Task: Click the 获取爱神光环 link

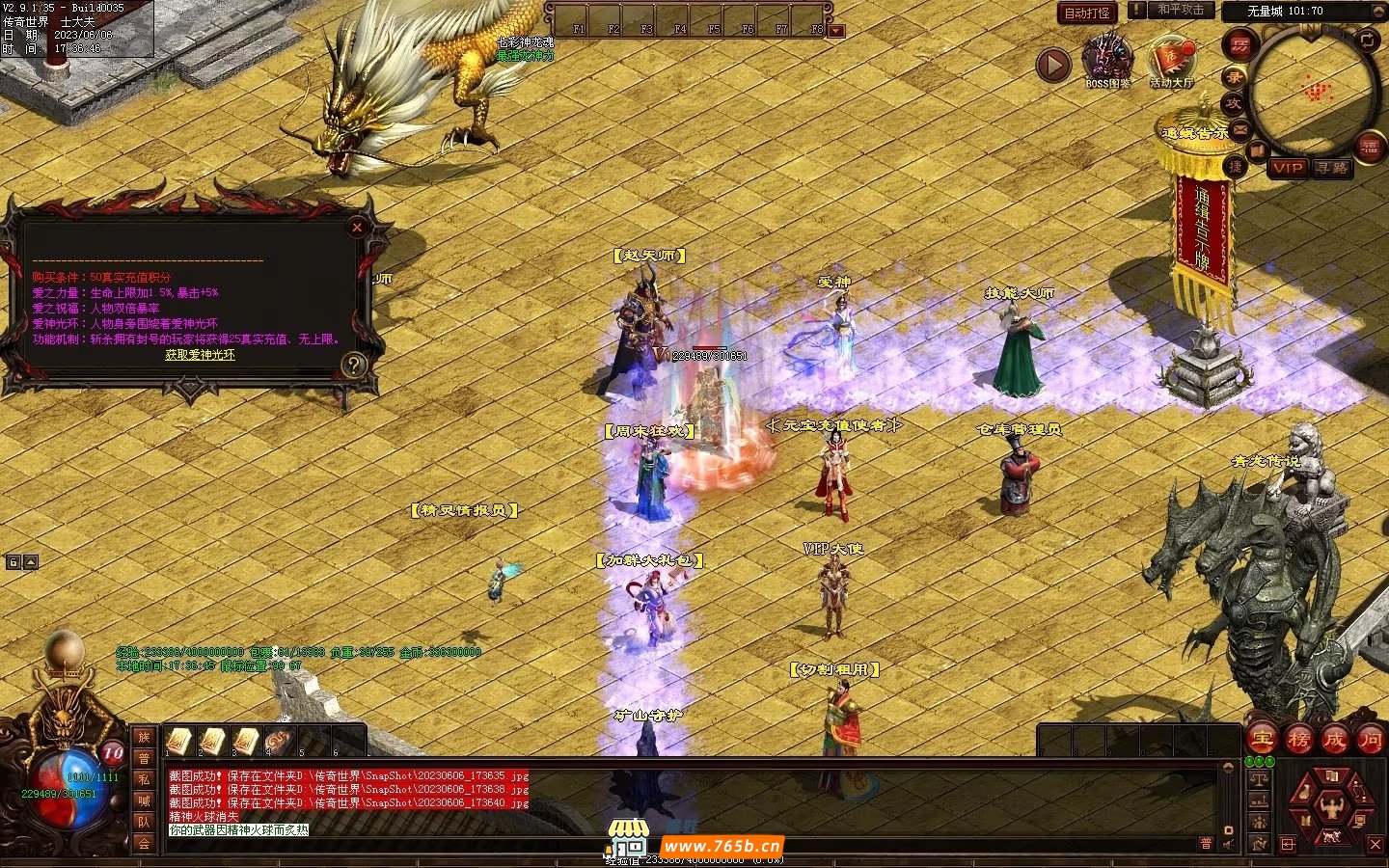Action: [200, 355]
